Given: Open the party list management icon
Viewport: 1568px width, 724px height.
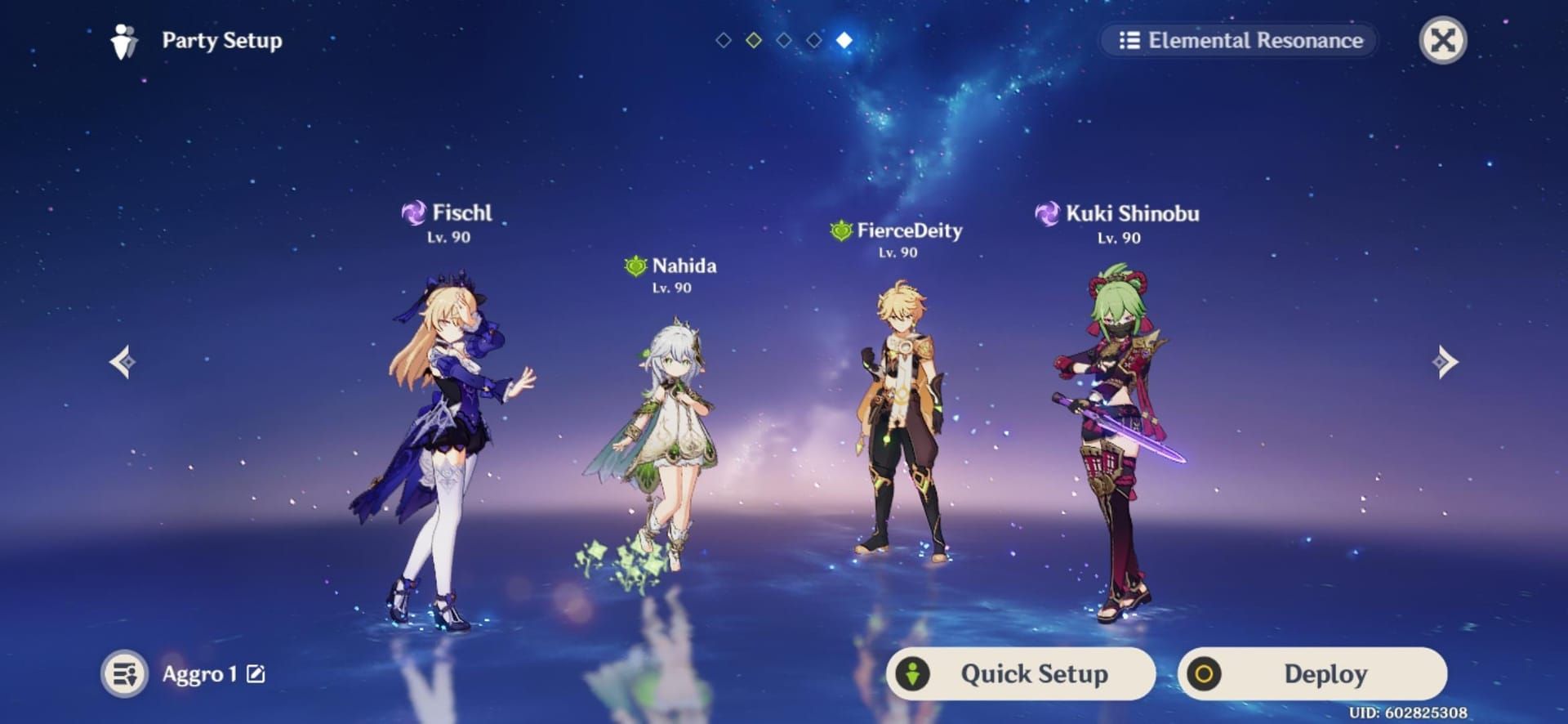Looking at the screenshot, I should click(125, 673).
